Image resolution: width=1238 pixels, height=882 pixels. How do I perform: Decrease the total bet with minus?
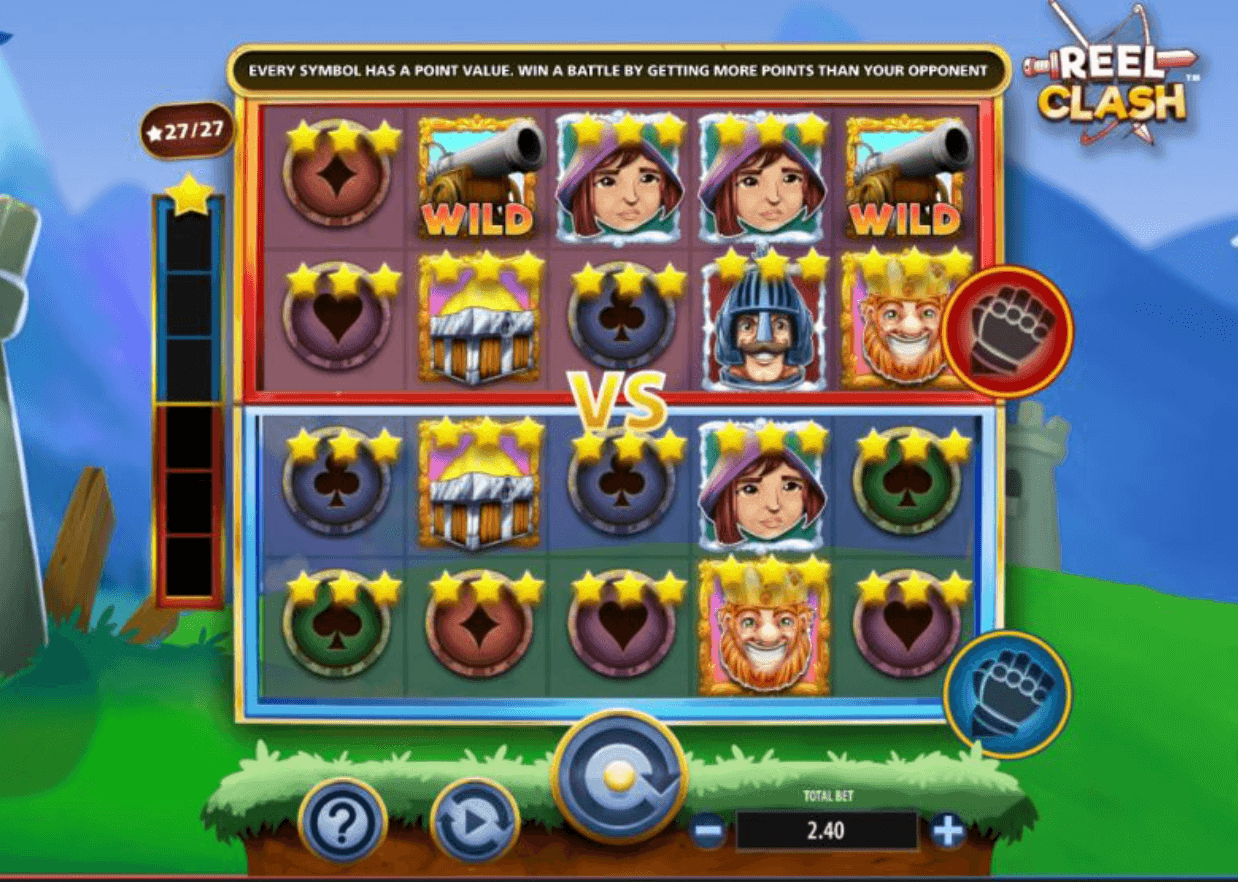[709, 830]
